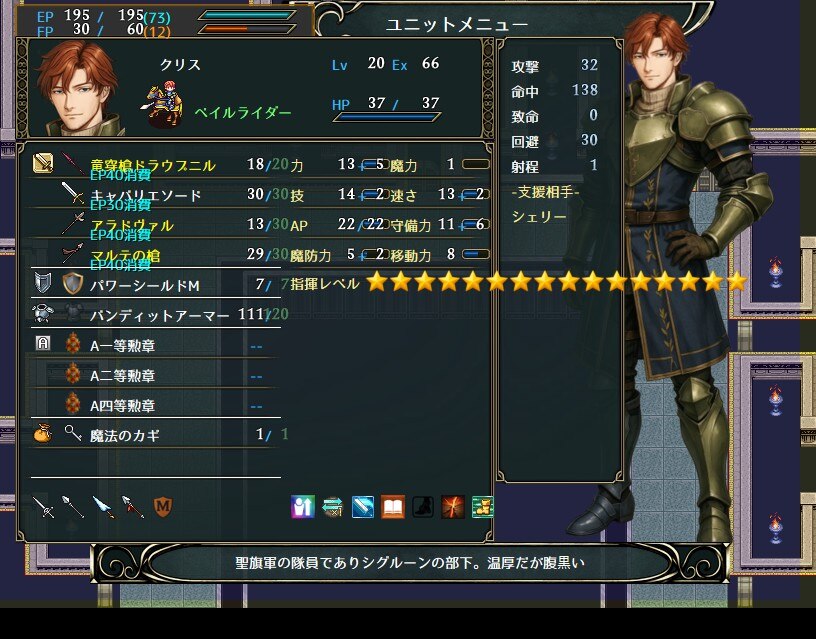Select support partner シェリー
This screenshot has height=639, width=816.
539,217
